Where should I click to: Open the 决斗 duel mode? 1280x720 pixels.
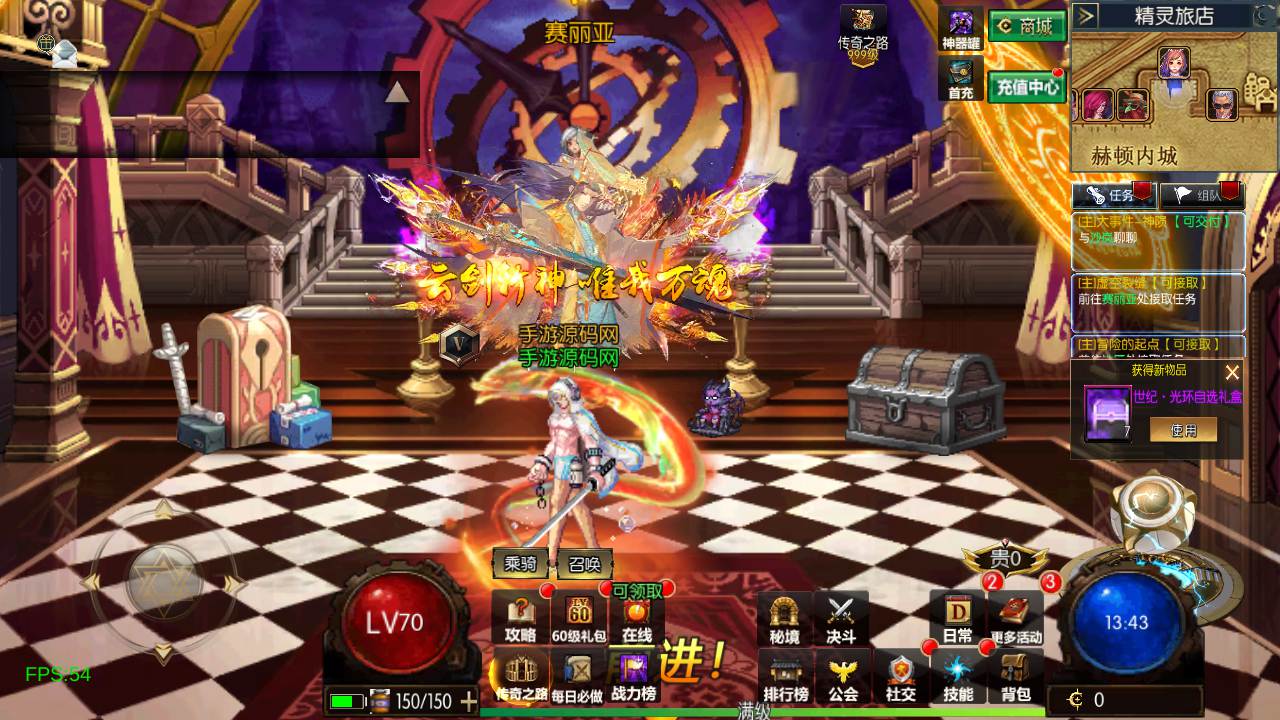click(841, 619)
